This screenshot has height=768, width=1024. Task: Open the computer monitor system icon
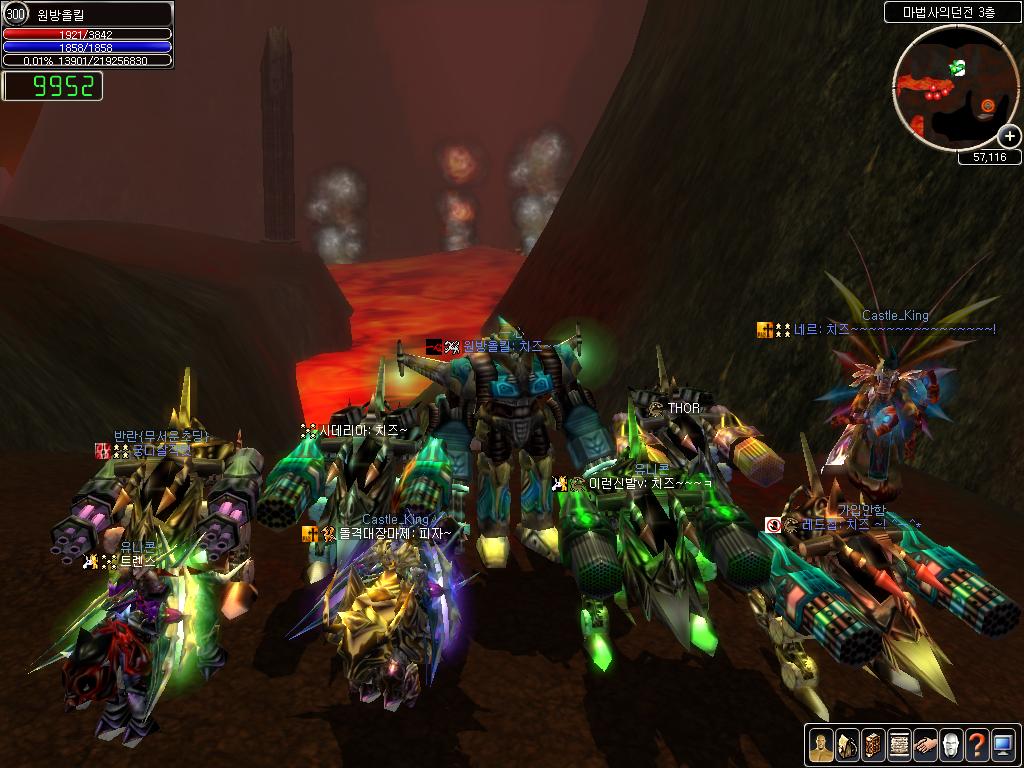pyautogui.click(x=1003, y=745)
